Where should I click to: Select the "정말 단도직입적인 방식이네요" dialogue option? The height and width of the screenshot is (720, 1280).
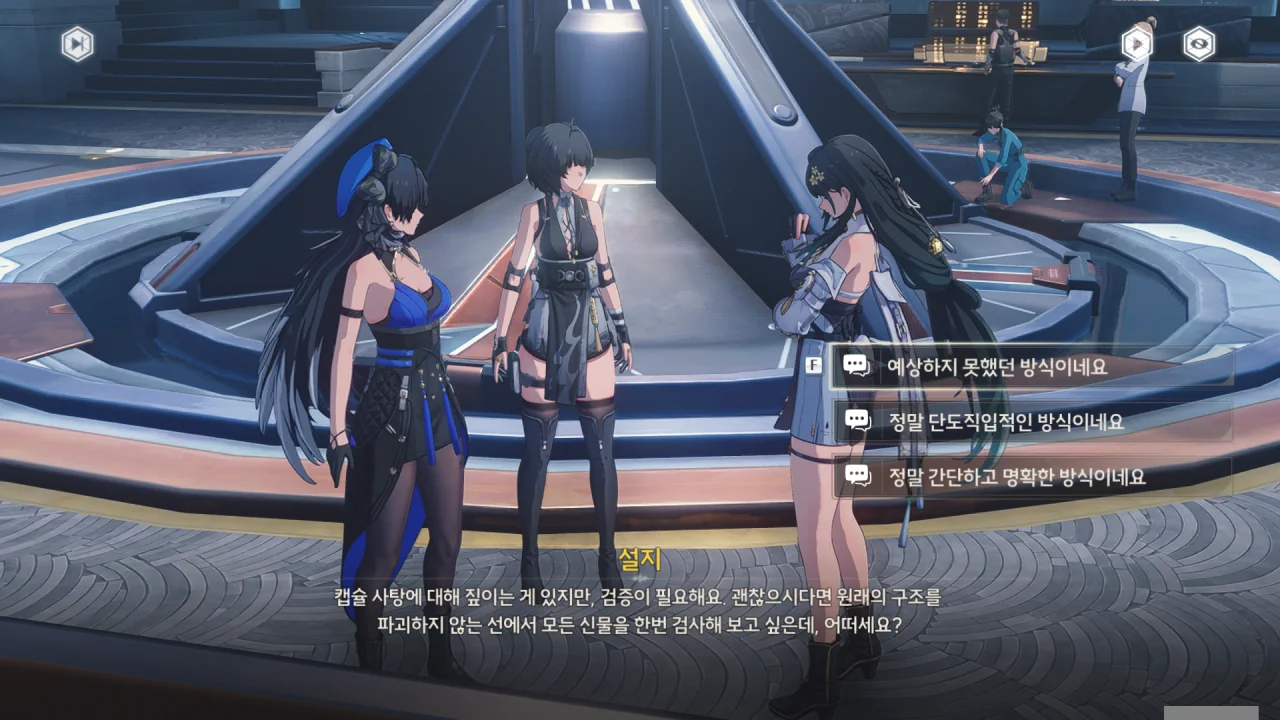click(1030, 421)
